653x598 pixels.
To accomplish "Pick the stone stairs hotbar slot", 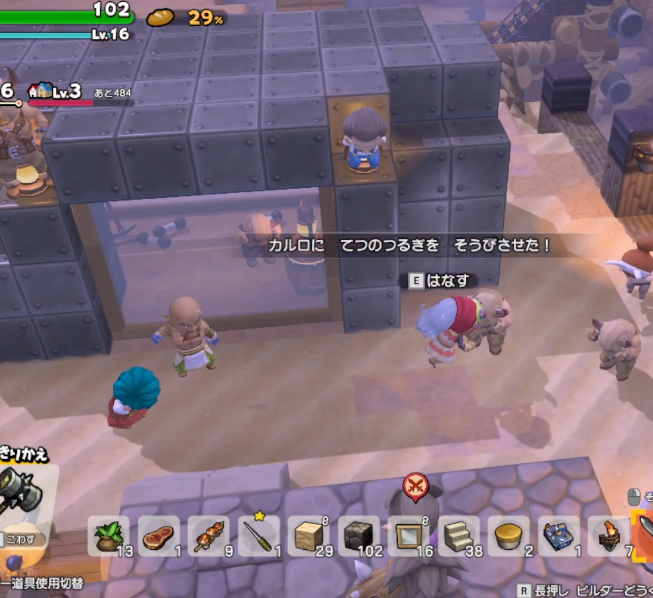I will coord(459,536).
